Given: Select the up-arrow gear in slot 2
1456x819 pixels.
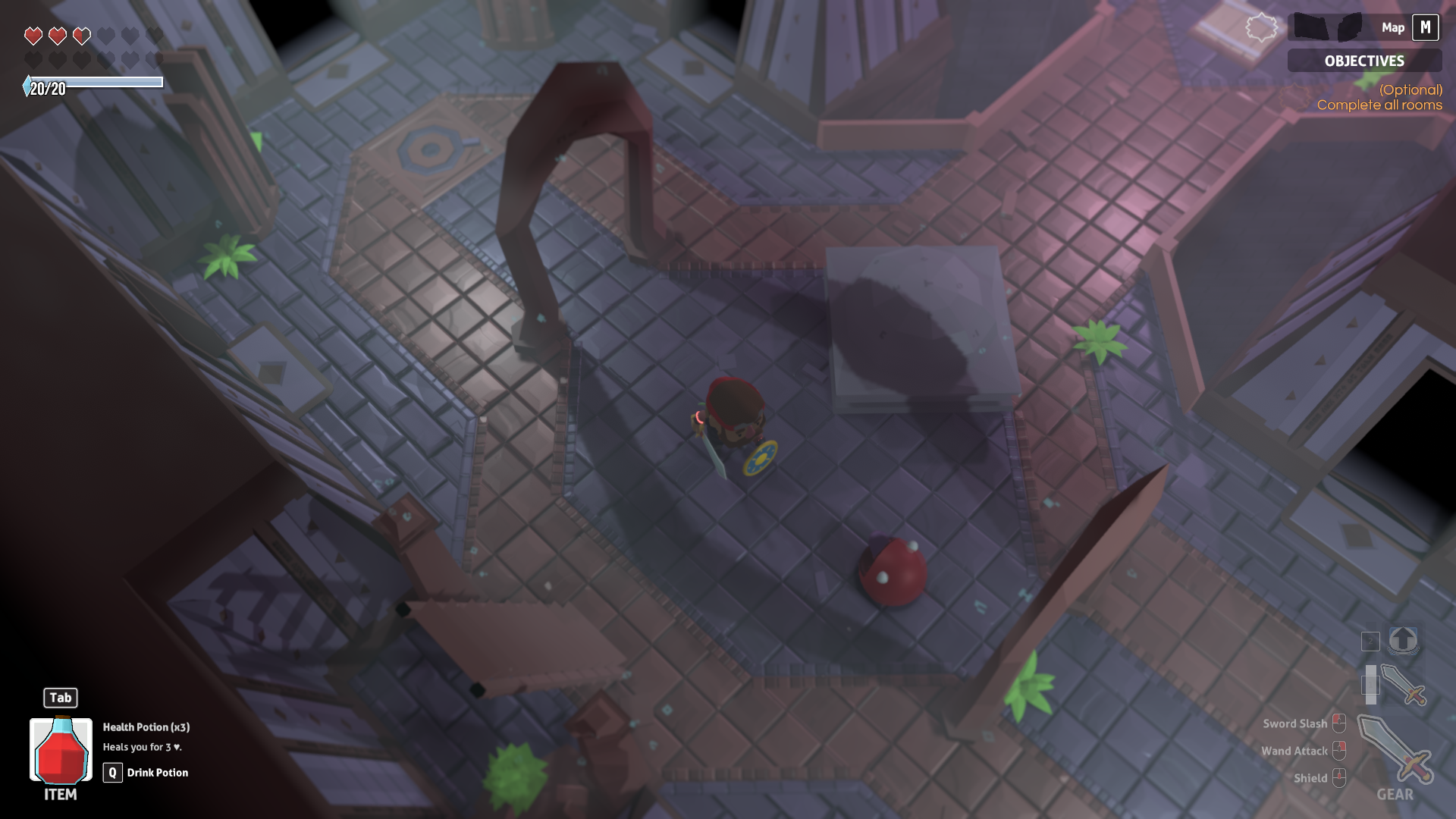Looking at the screenshot, I should click(x=1403, y=641).
